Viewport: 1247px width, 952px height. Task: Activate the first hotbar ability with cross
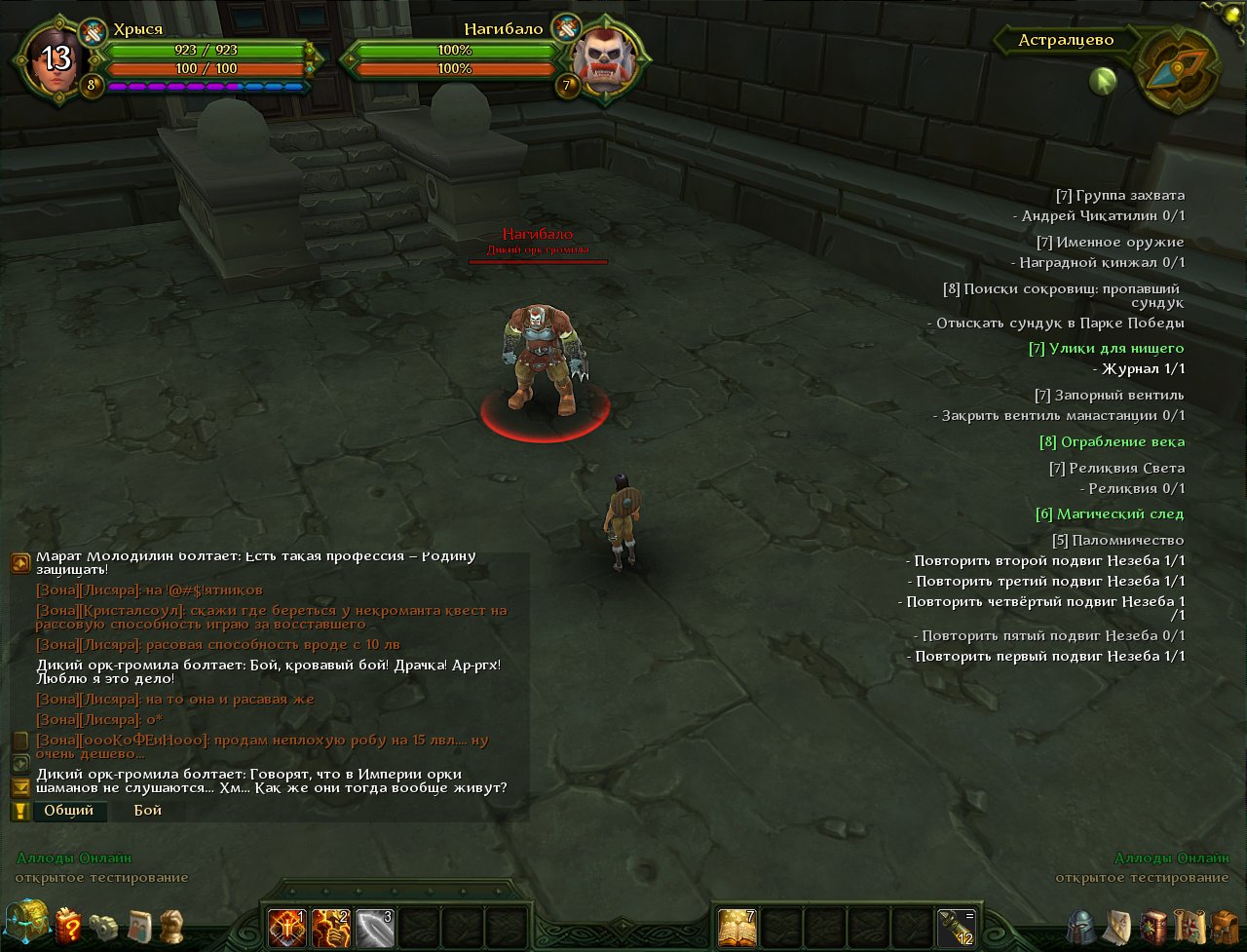[288, 927]
